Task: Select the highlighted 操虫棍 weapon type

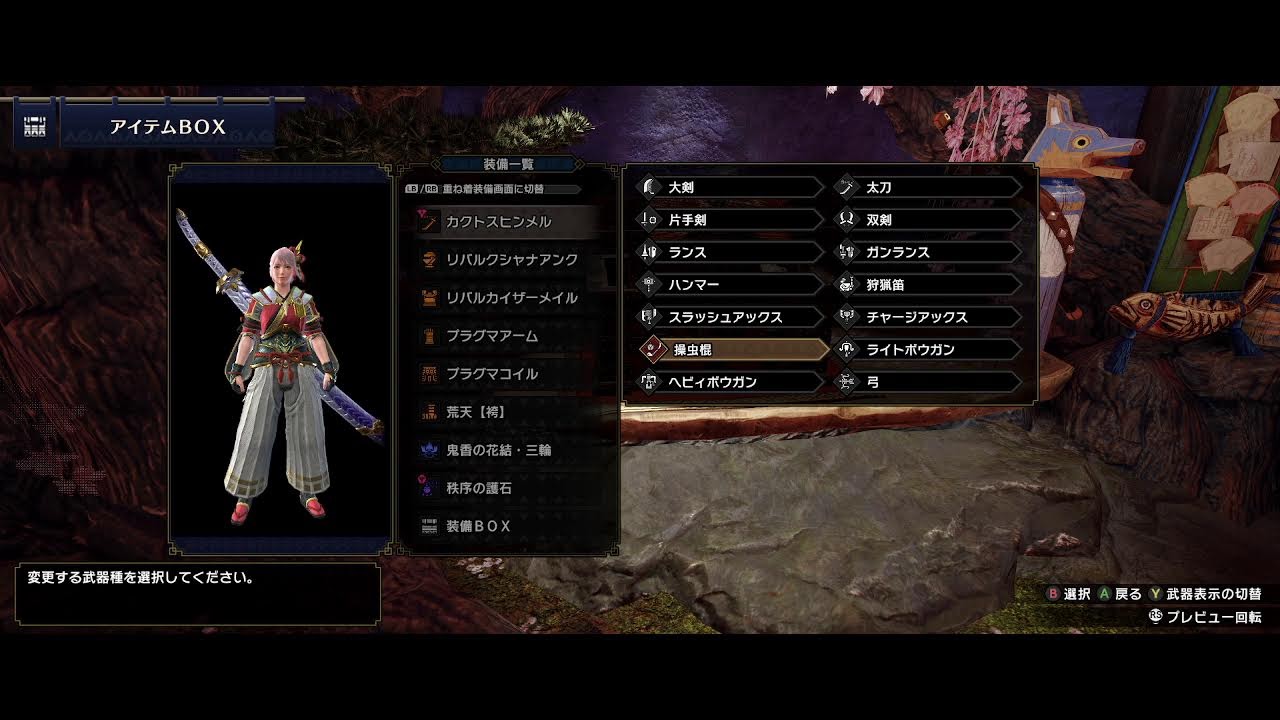Action: pyautogui.click(x=730, y=349)
